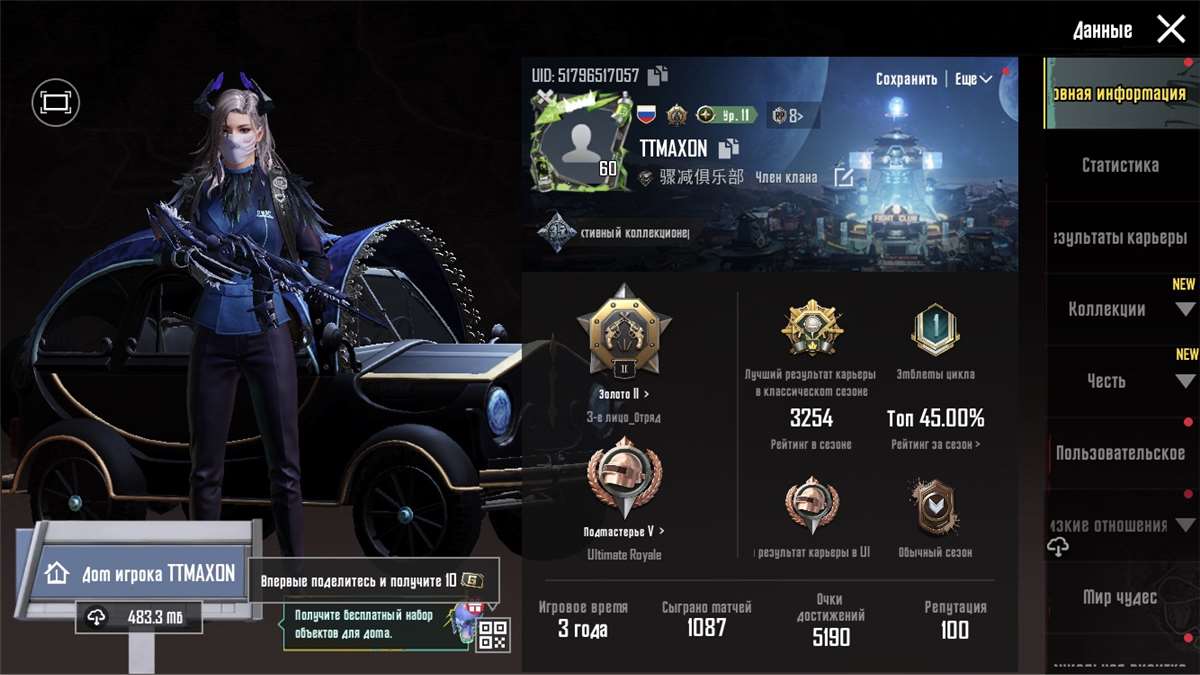Copy the TTMAXON player name
Viewport: 1200px width, 675px height.
pos(729,149)
